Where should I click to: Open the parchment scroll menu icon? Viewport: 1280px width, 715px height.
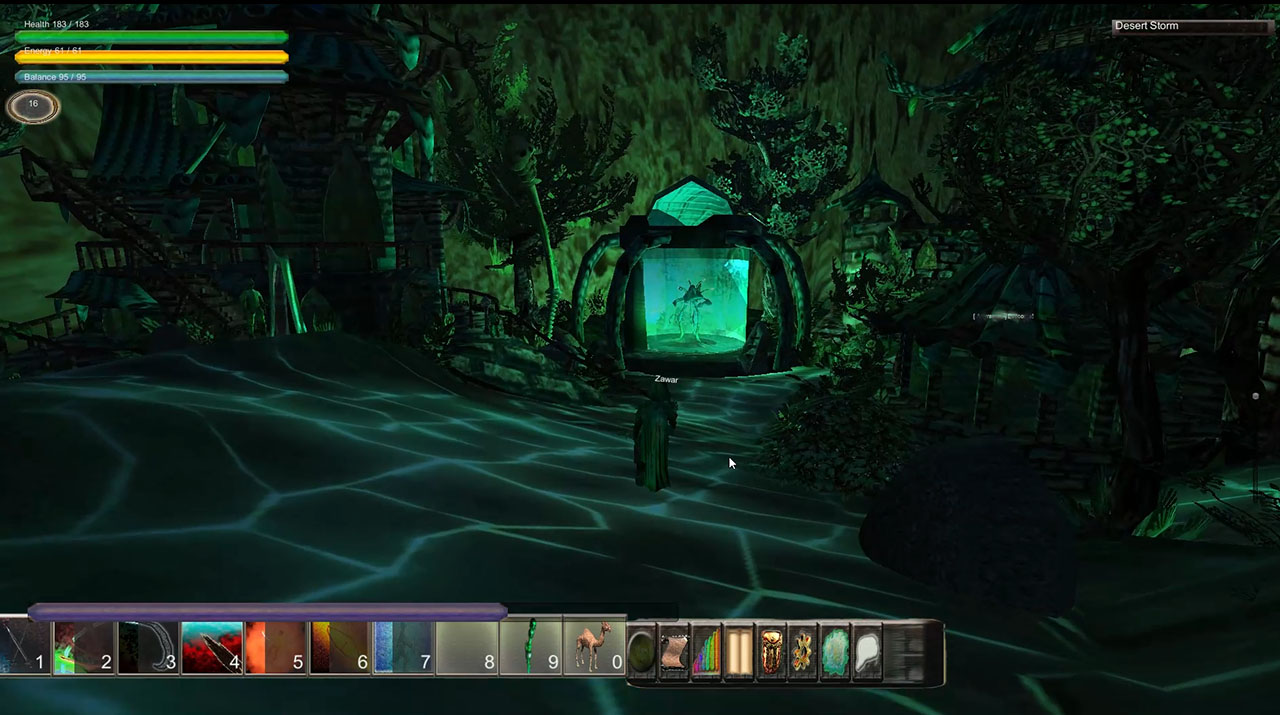pyautogui.click(x=675, y=653)
